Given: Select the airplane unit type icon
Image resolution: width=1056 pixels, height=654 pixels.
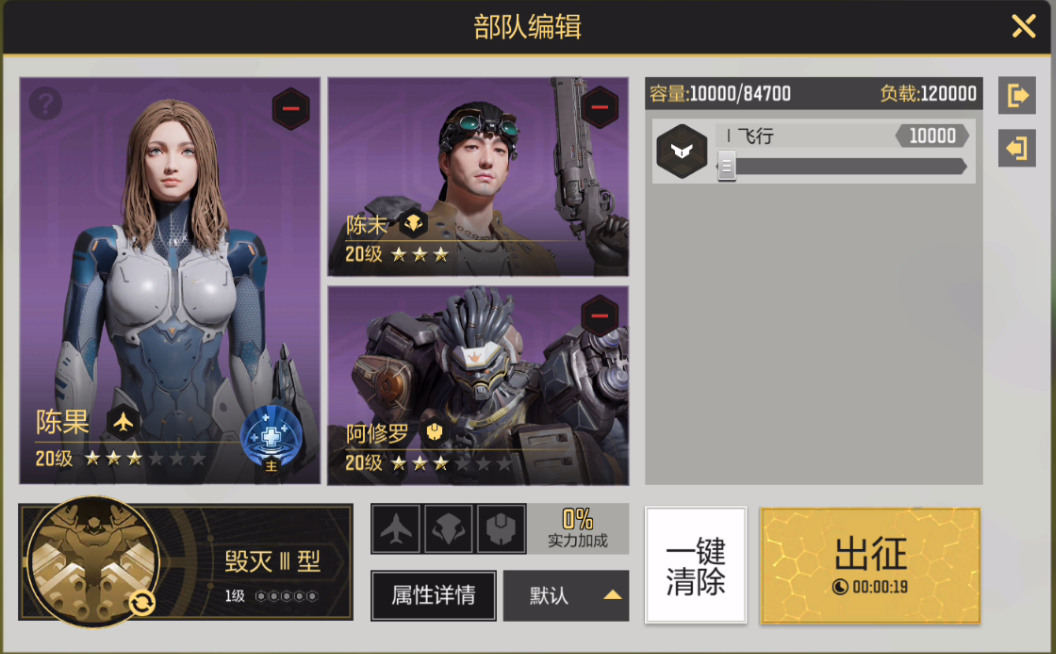Looking at the screenshot, I should (396, 529).
